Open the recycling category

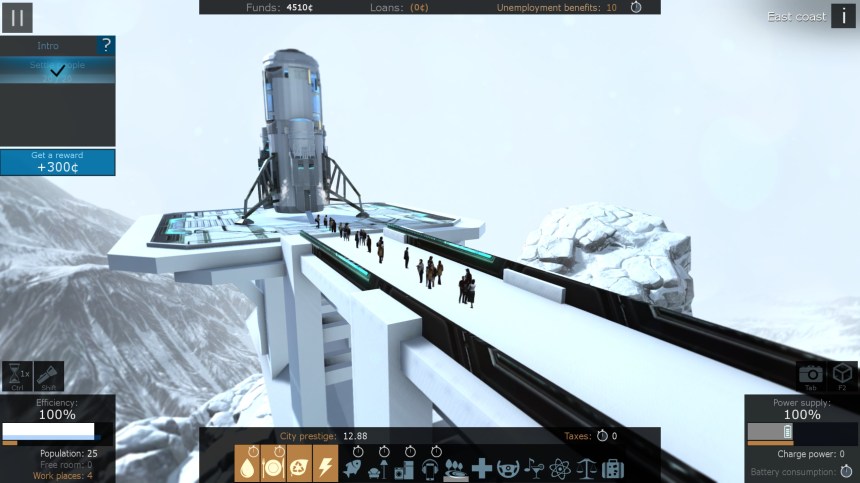(299, 467)
